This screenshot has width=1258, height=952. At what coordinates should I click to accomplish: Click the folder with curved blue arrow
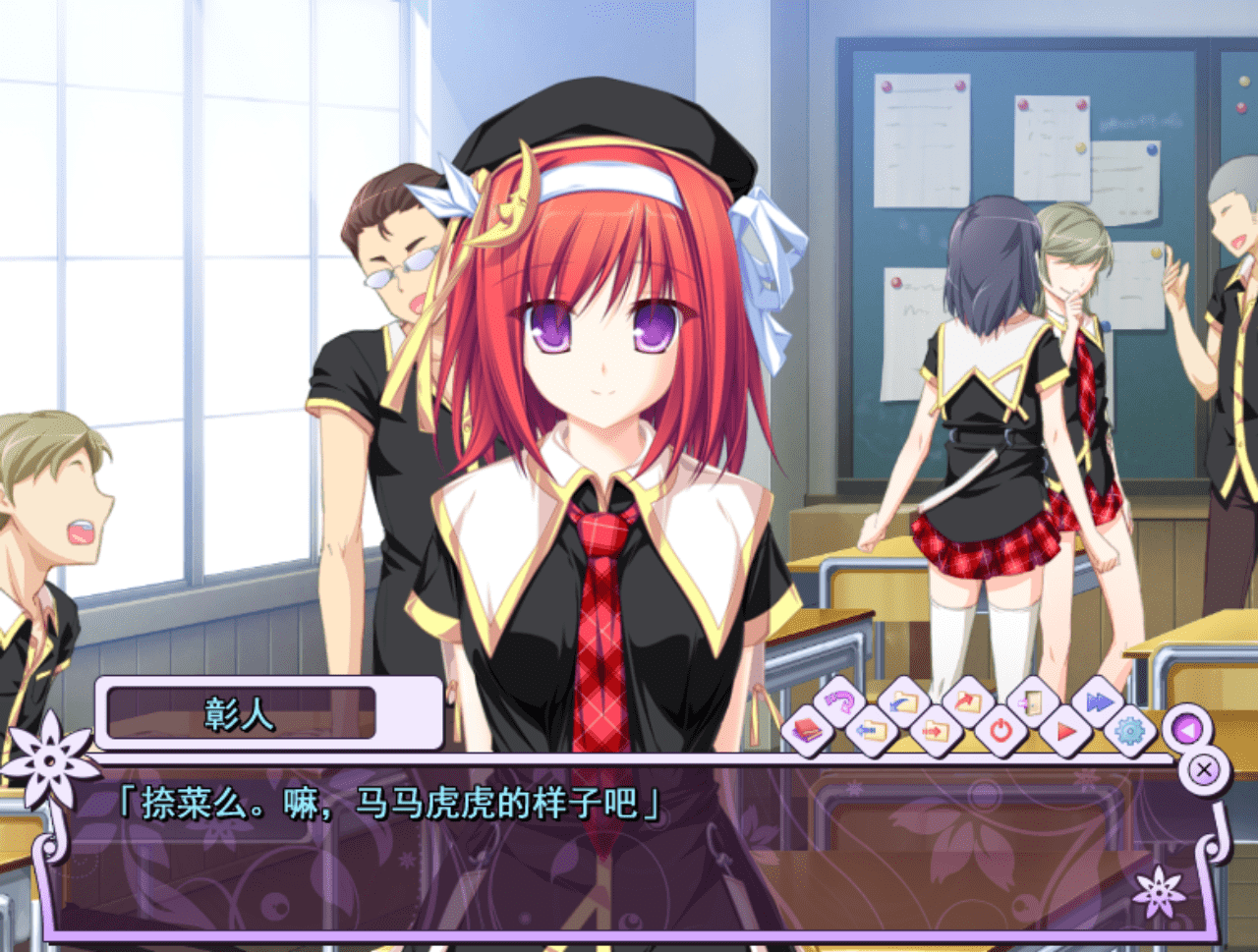[x=902, y=702]
